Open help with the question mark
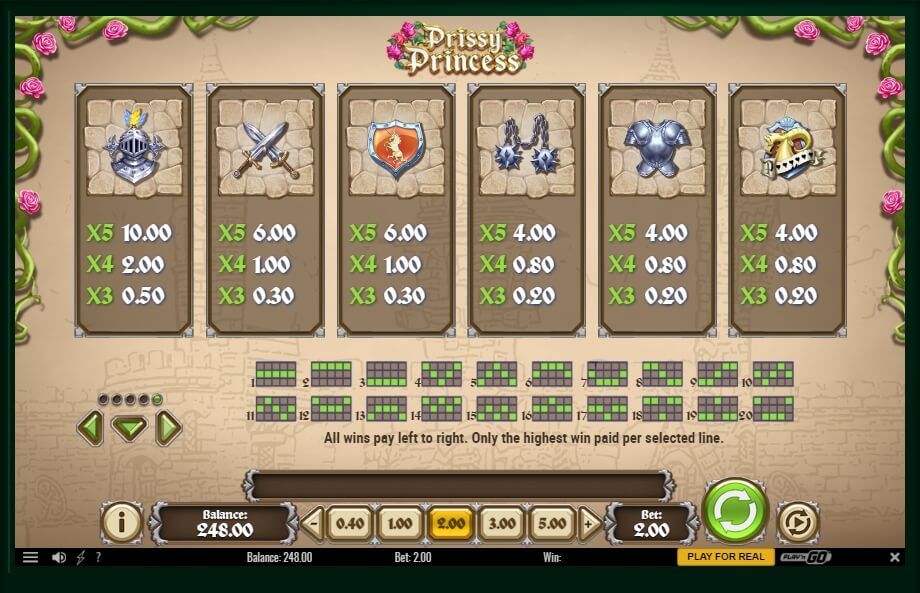The image size is (920, 593). coord(98,557)
